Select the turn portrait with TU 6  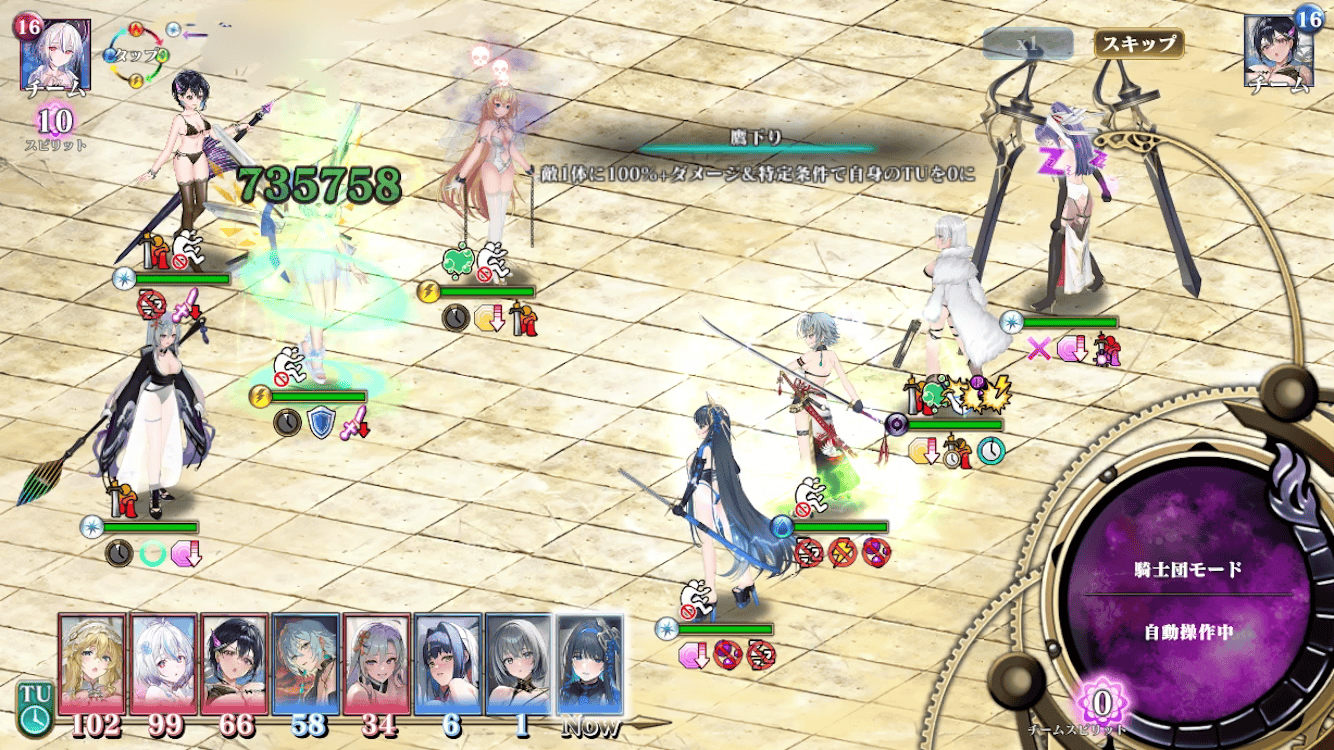pos(448,664)
